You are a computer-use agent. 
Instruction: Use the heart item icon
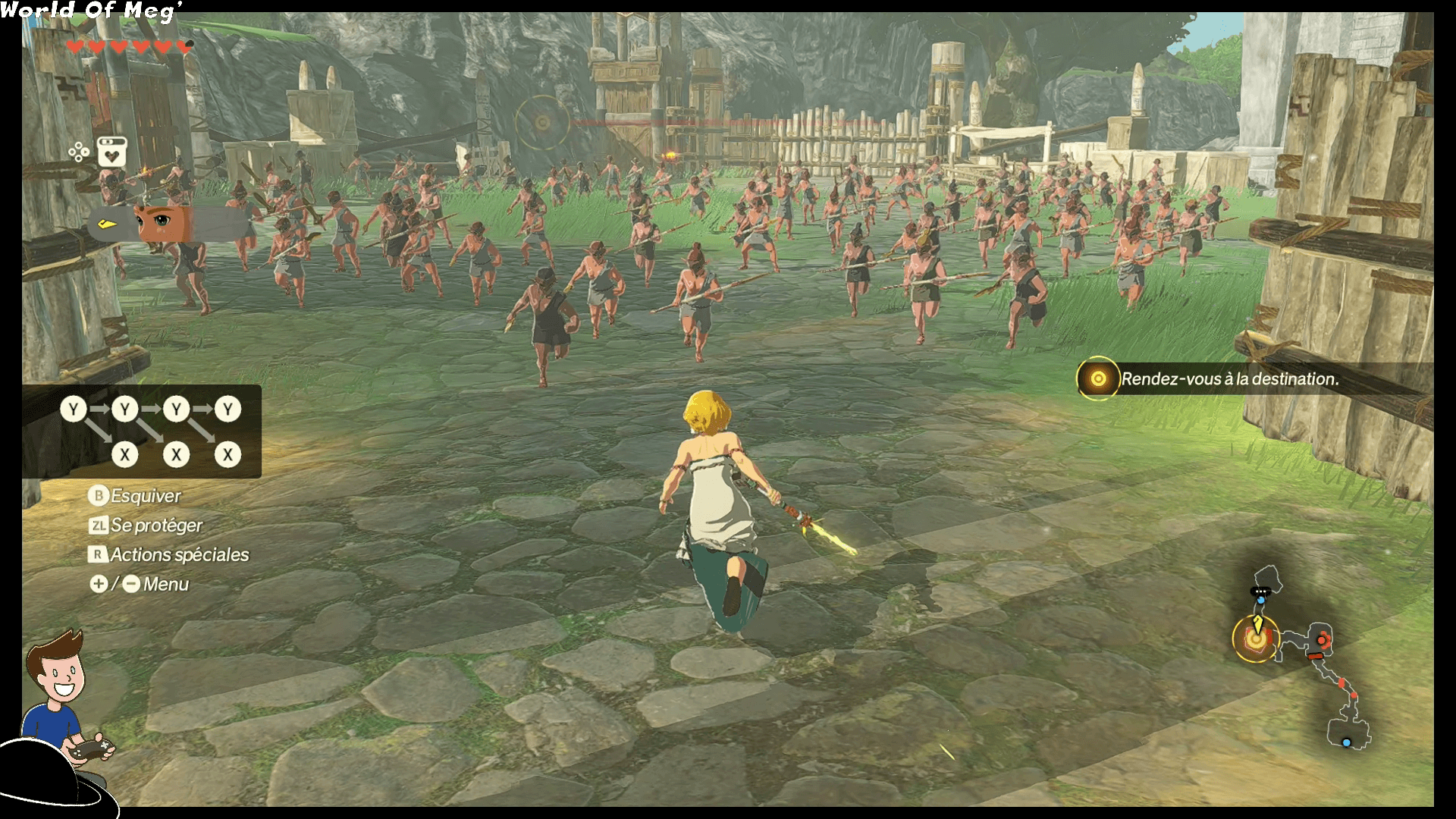click(112, 152)
